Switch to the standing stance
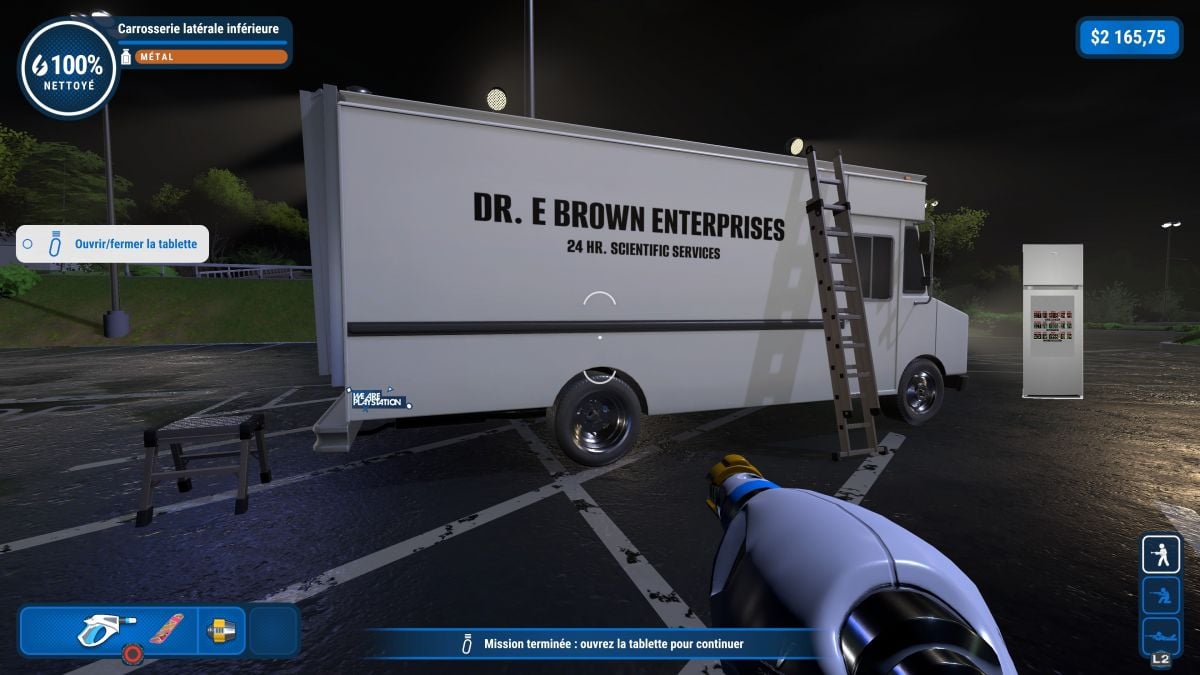Viewport: 1200px width, 675px height. 1161,554
